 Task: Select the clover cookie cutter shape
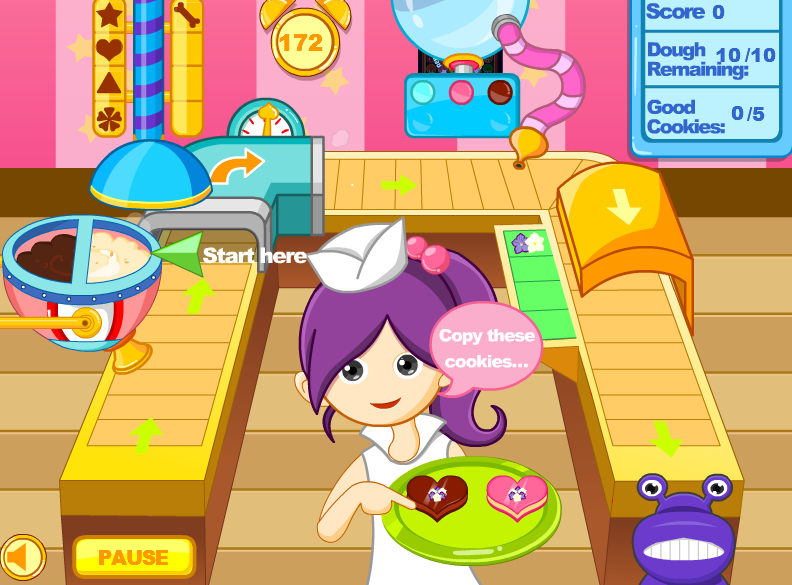(109, 119)
